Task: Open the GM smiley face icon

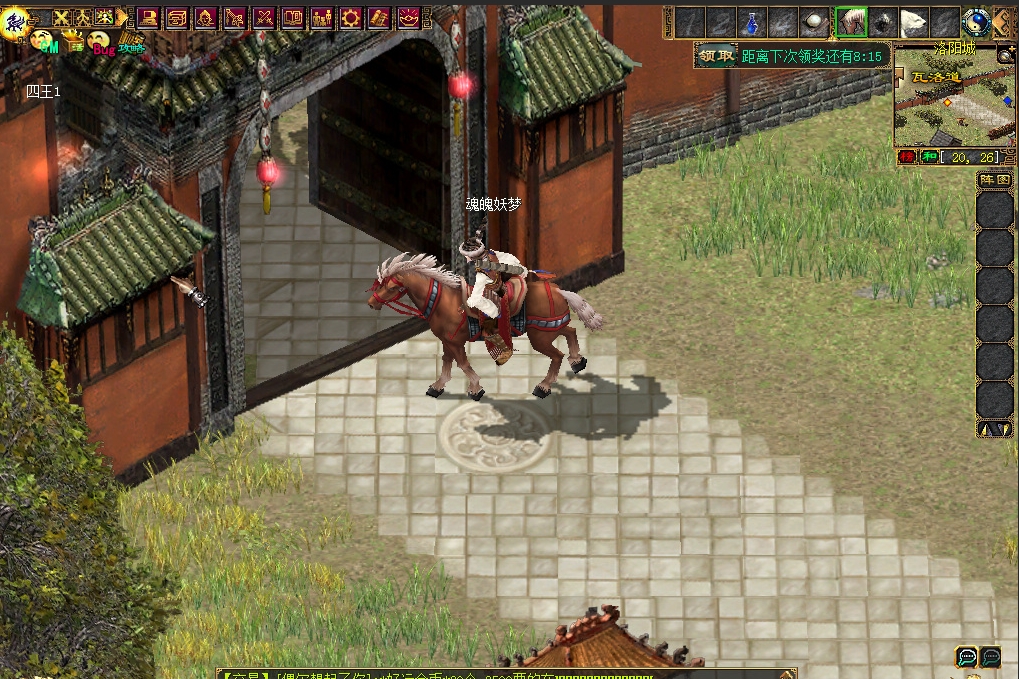Action: point(43,40)
